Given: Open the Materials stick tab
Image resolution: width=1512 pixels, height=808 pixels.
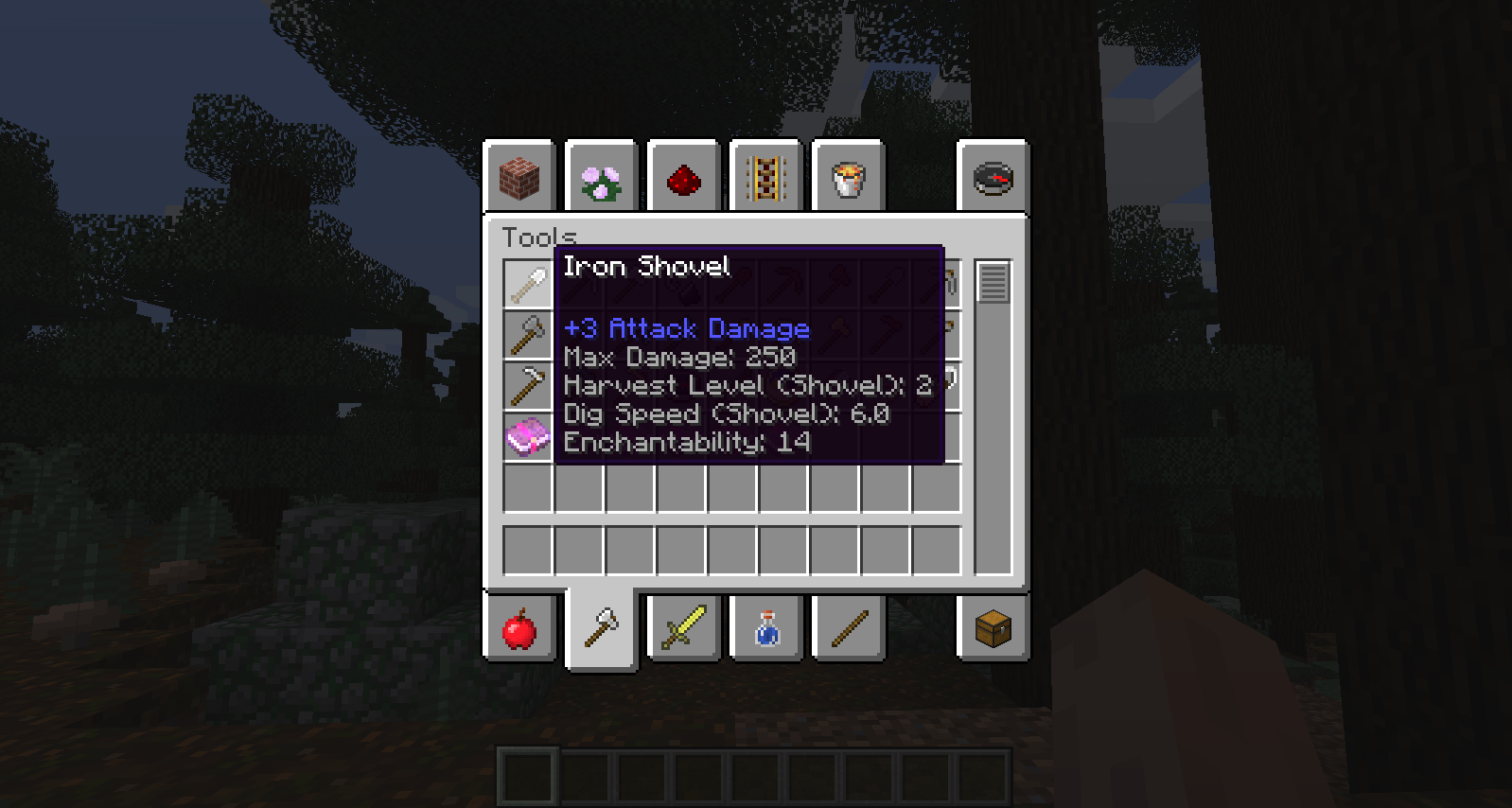Looking at the screenshot, I should (x=847, y=628).
